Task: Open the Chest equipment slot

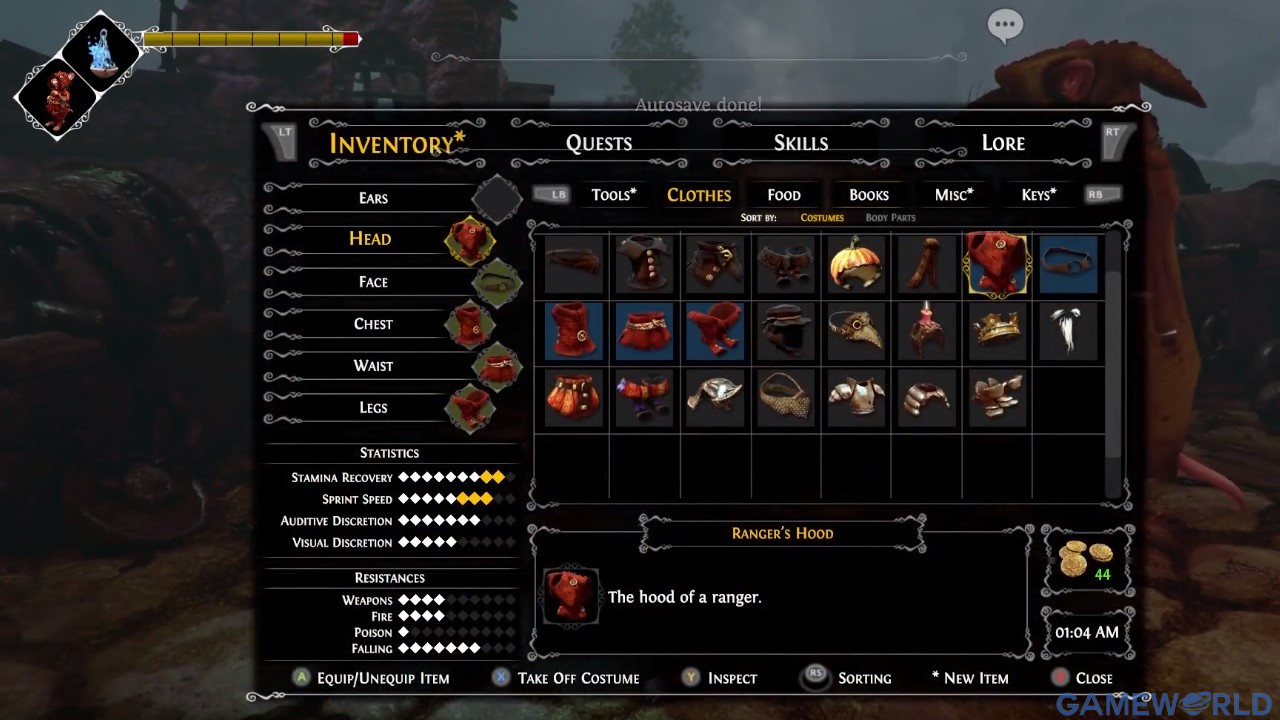Action: (x=373, y=324)
